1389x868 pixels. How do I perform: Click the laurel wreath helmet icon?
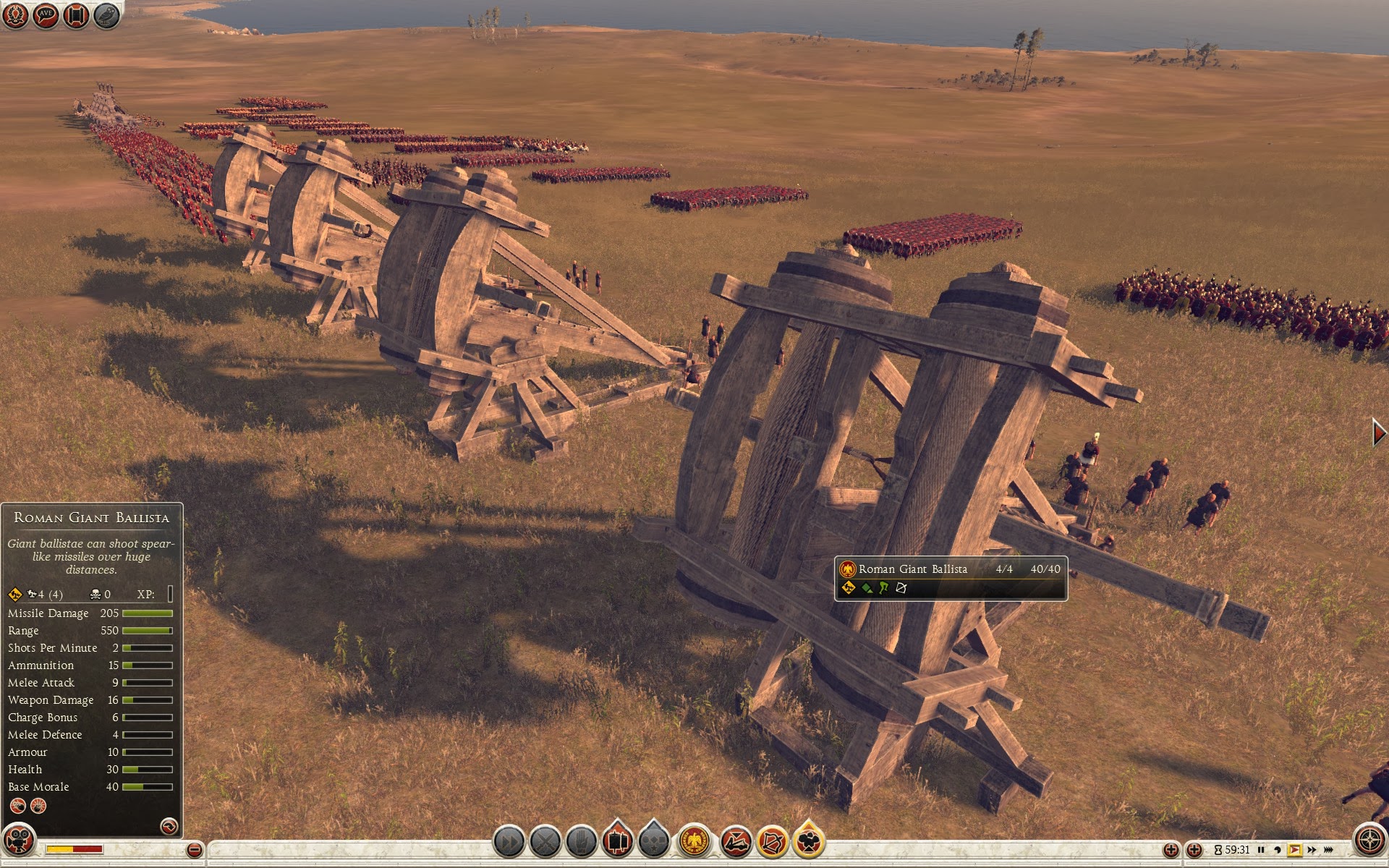[x=15, y=15]
